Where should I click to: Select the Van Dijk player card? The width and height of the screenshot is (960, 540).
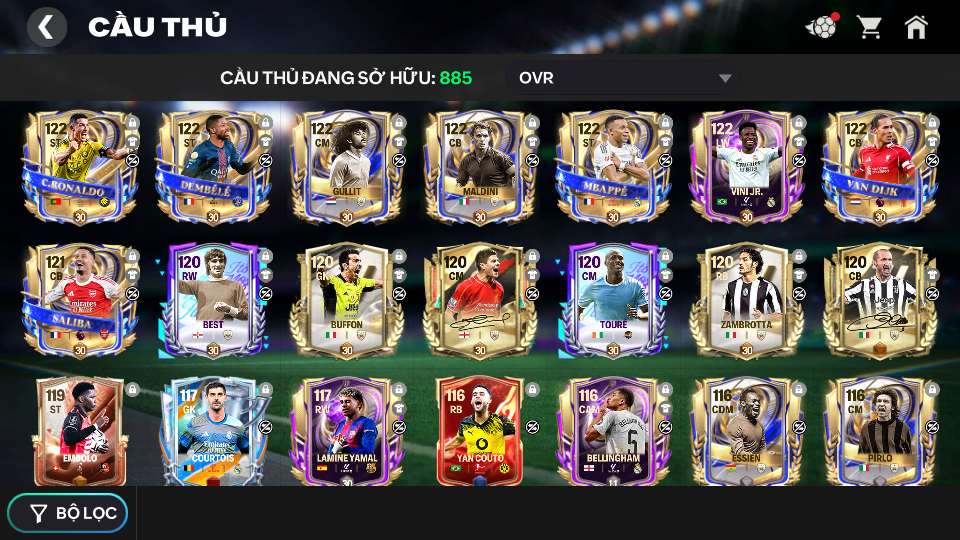[878, 167]
